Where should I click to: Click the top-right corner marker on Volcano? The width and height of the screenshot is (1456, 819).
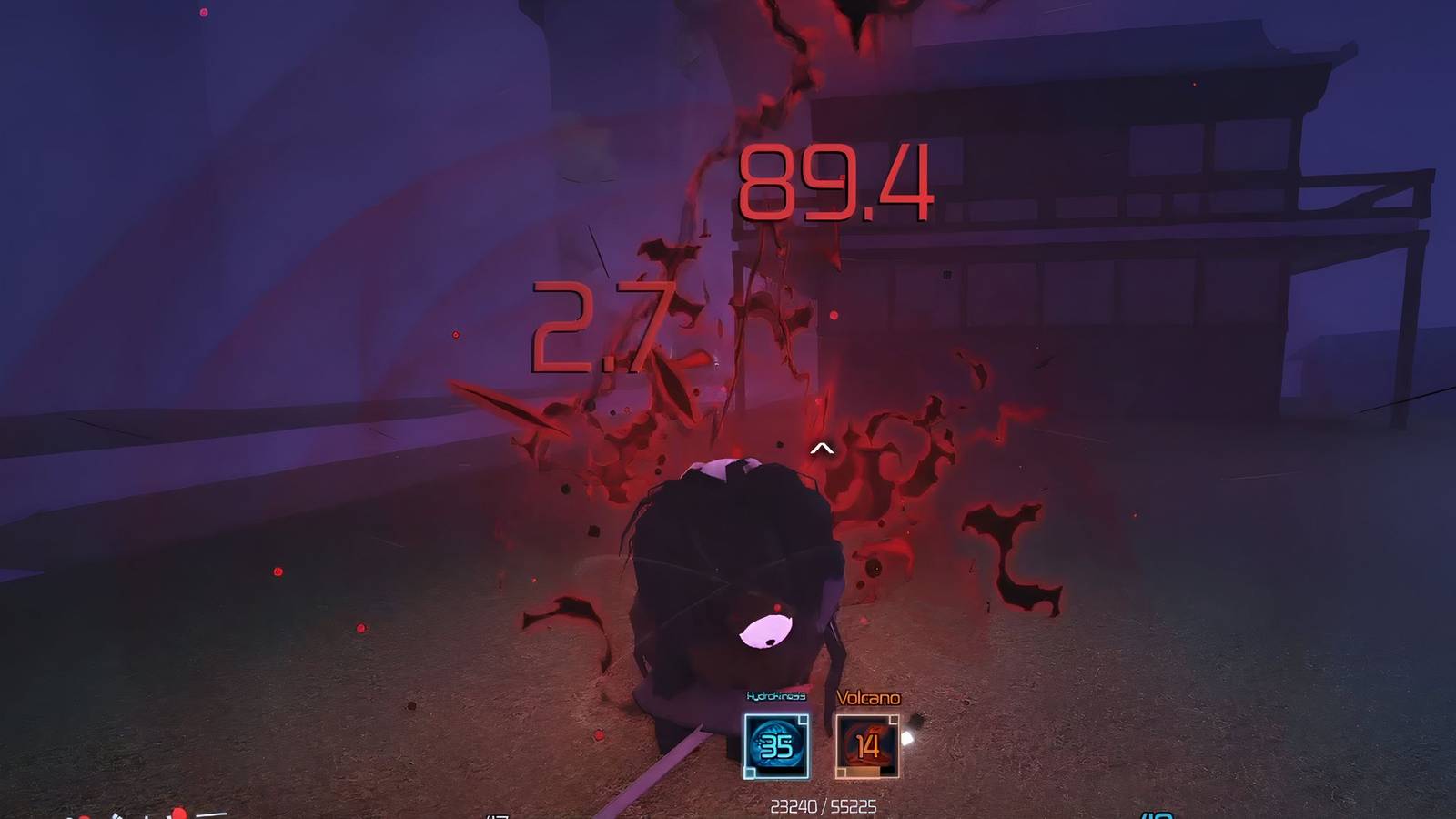[x=894, y=720]
